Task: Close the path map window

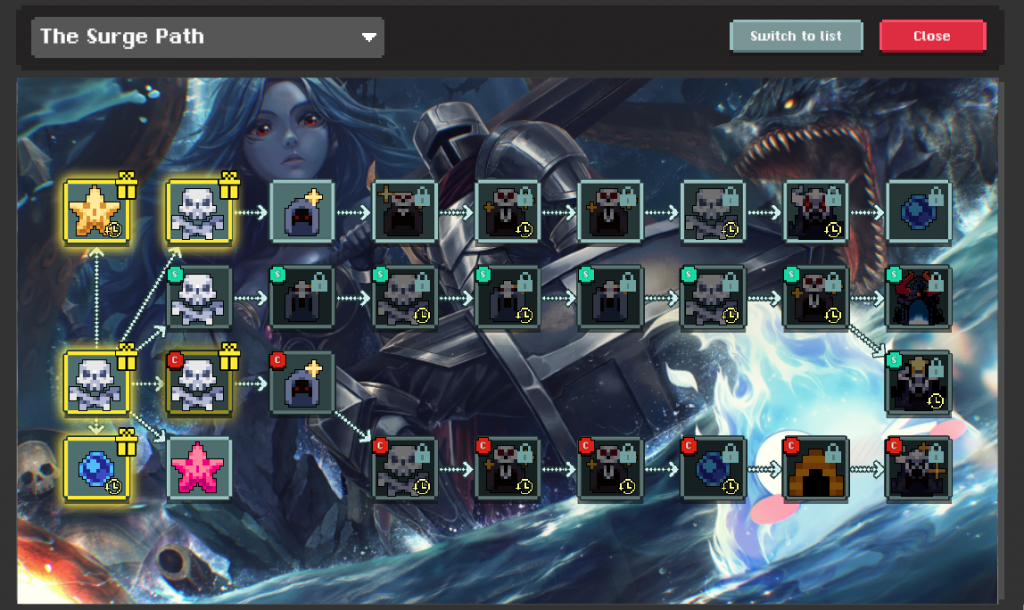Action: pos(932,36)
